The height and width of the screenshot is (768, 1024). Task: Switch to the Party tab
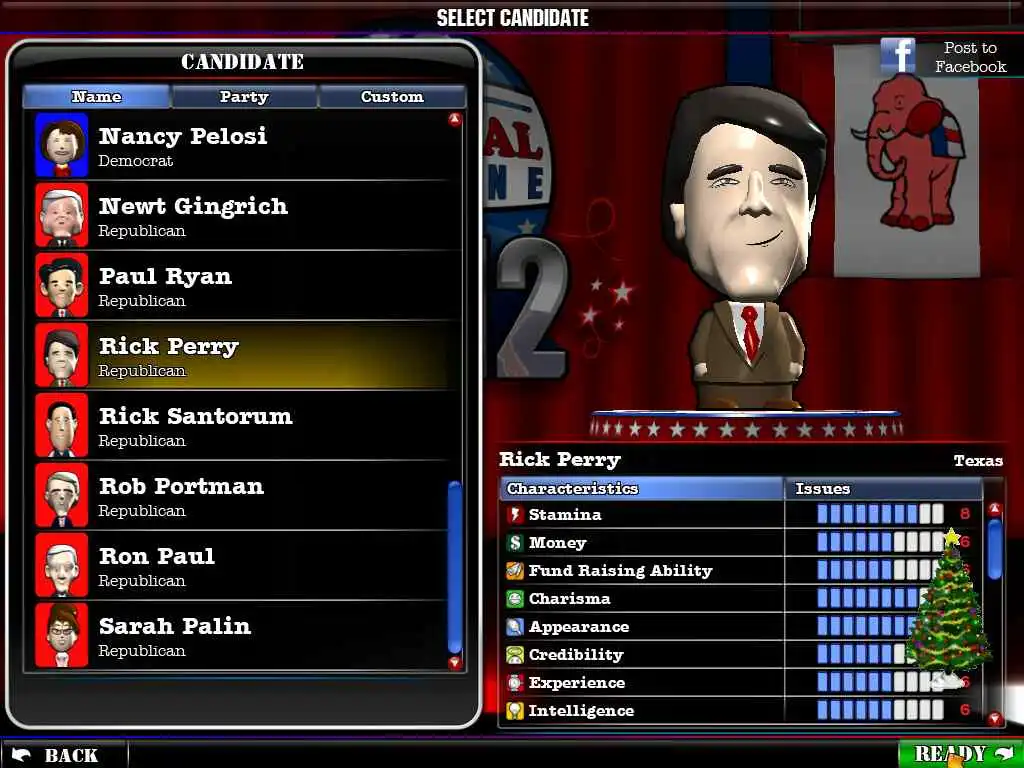click(244, 97)
